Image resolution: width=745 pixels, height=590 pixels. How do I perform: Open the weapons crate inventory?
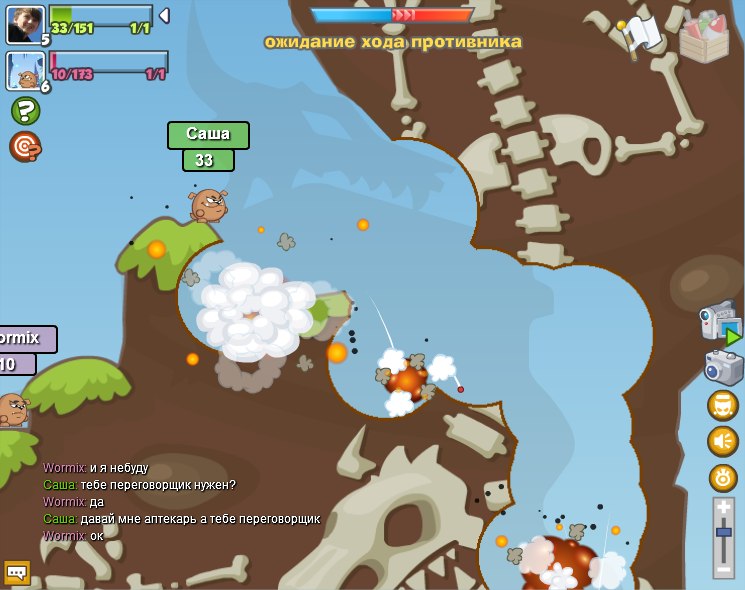[704, 38]
